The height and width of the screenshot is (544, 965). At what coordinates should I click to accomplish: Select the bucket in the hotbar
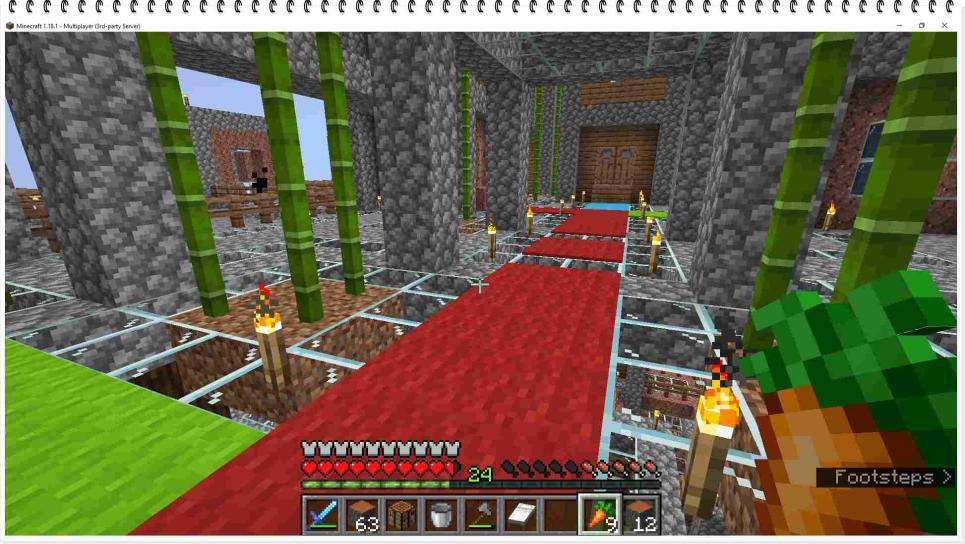[440, 514]
